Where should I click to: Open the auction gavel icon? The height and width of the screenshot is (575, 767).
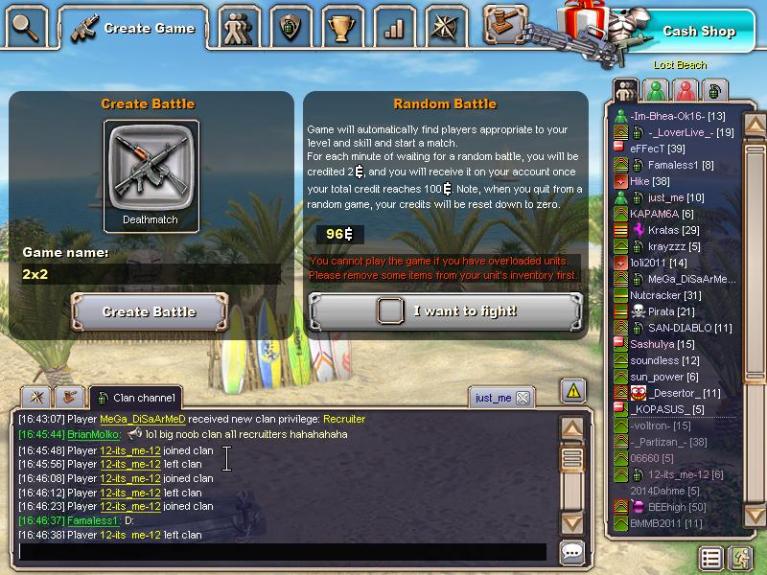505,24
